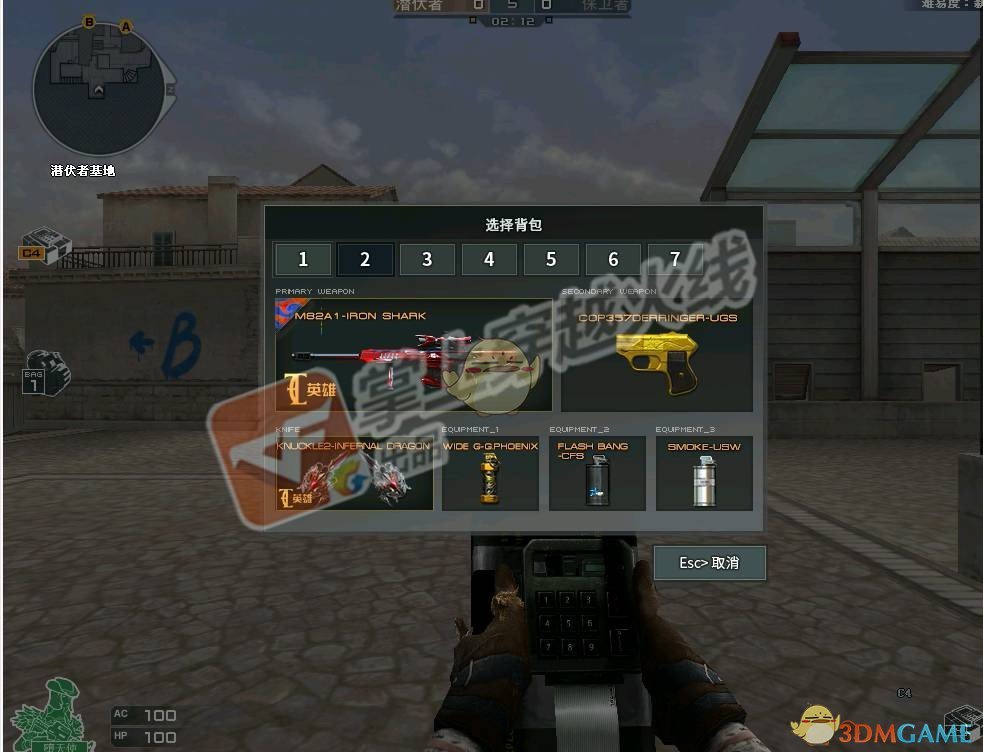Image resolution: width=983 pixels, height=752 pixels.
Task: Select backpack number 1
Action: (303, 260)
